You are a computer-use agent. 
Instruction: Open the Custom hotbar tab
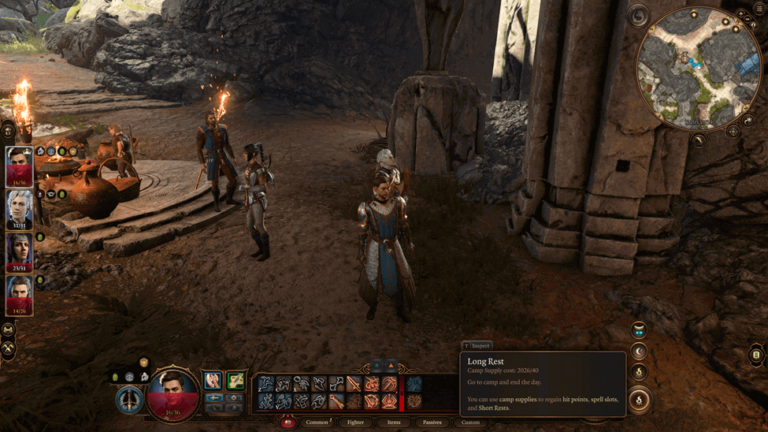pos(470,422)
